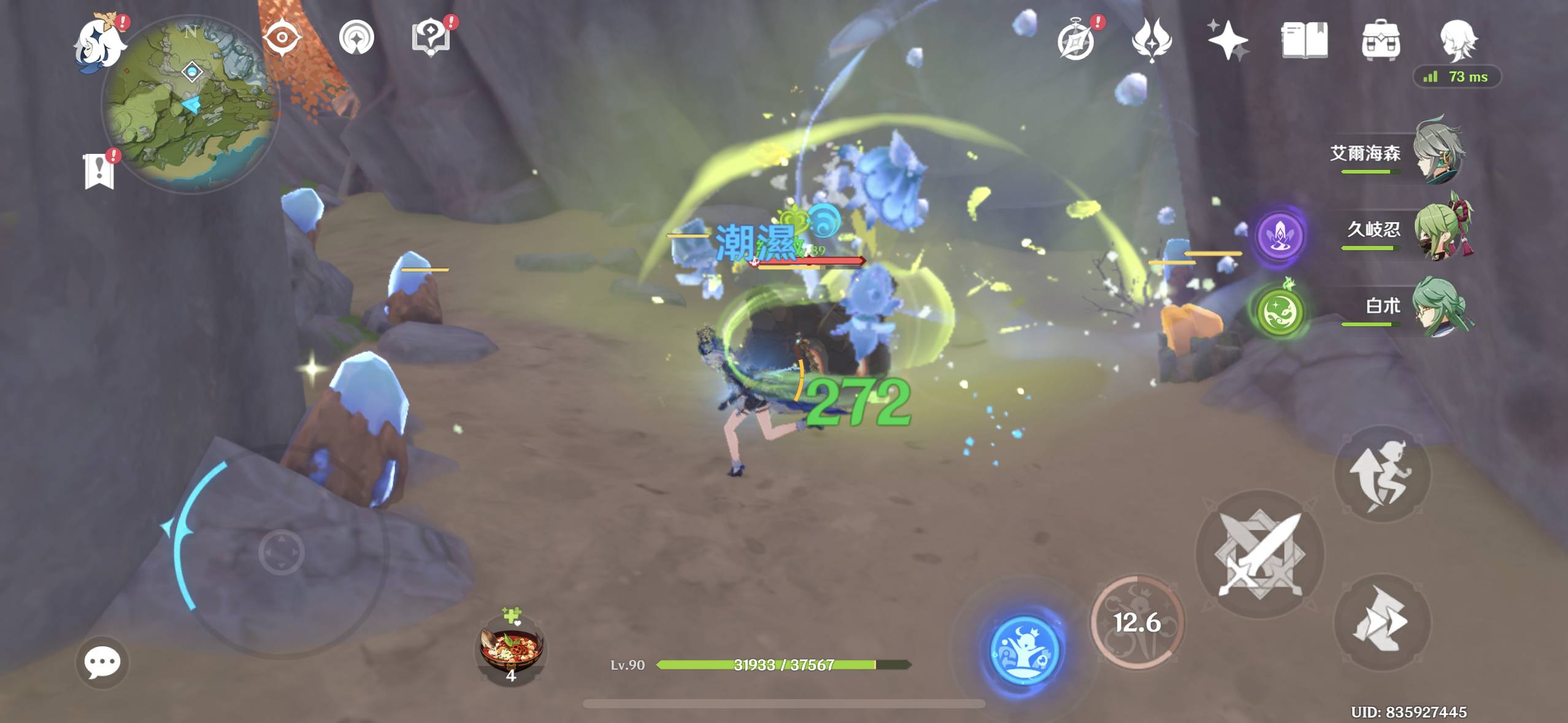Toggle elemental sight eye icon
The width and height of the screenshot is (1568, 723).
[282, 38]
